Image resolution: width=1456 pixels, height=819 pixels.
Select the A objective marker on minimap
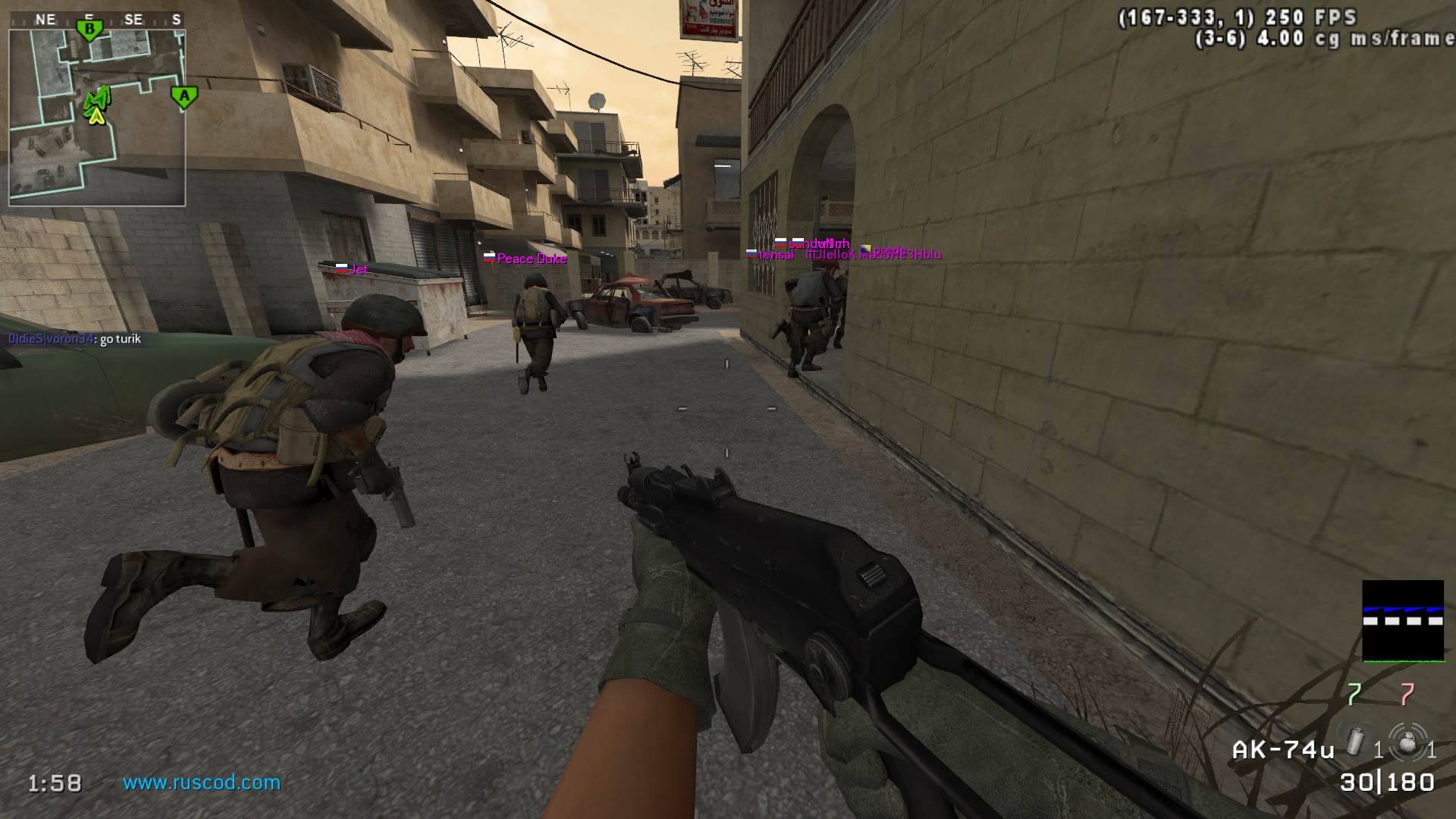click(184, 96)
